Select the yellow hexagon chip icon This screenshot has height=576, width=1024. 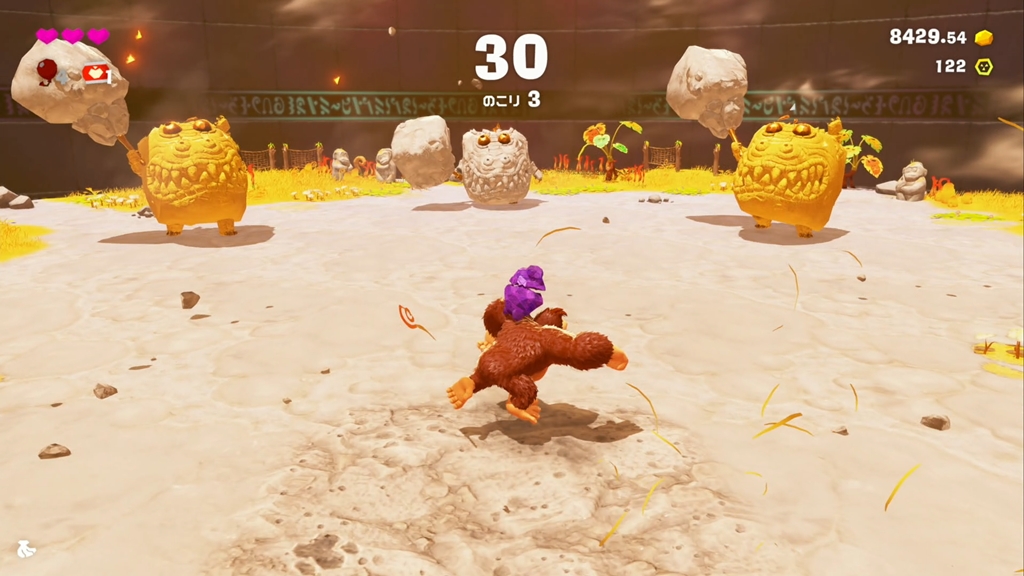tap(984, 66)
